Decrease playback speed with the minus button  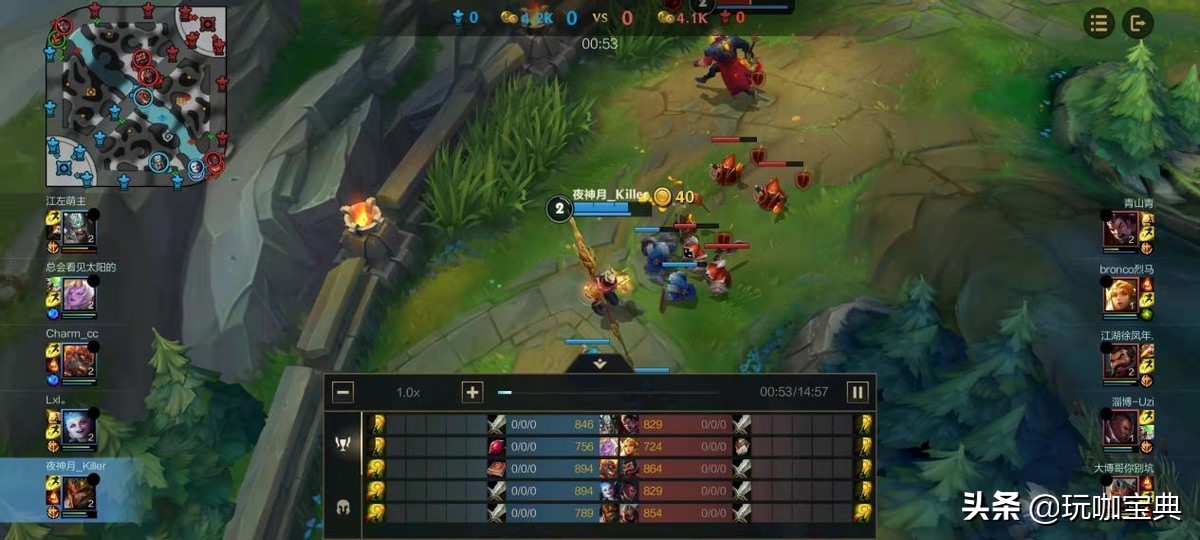pos(343,392)
